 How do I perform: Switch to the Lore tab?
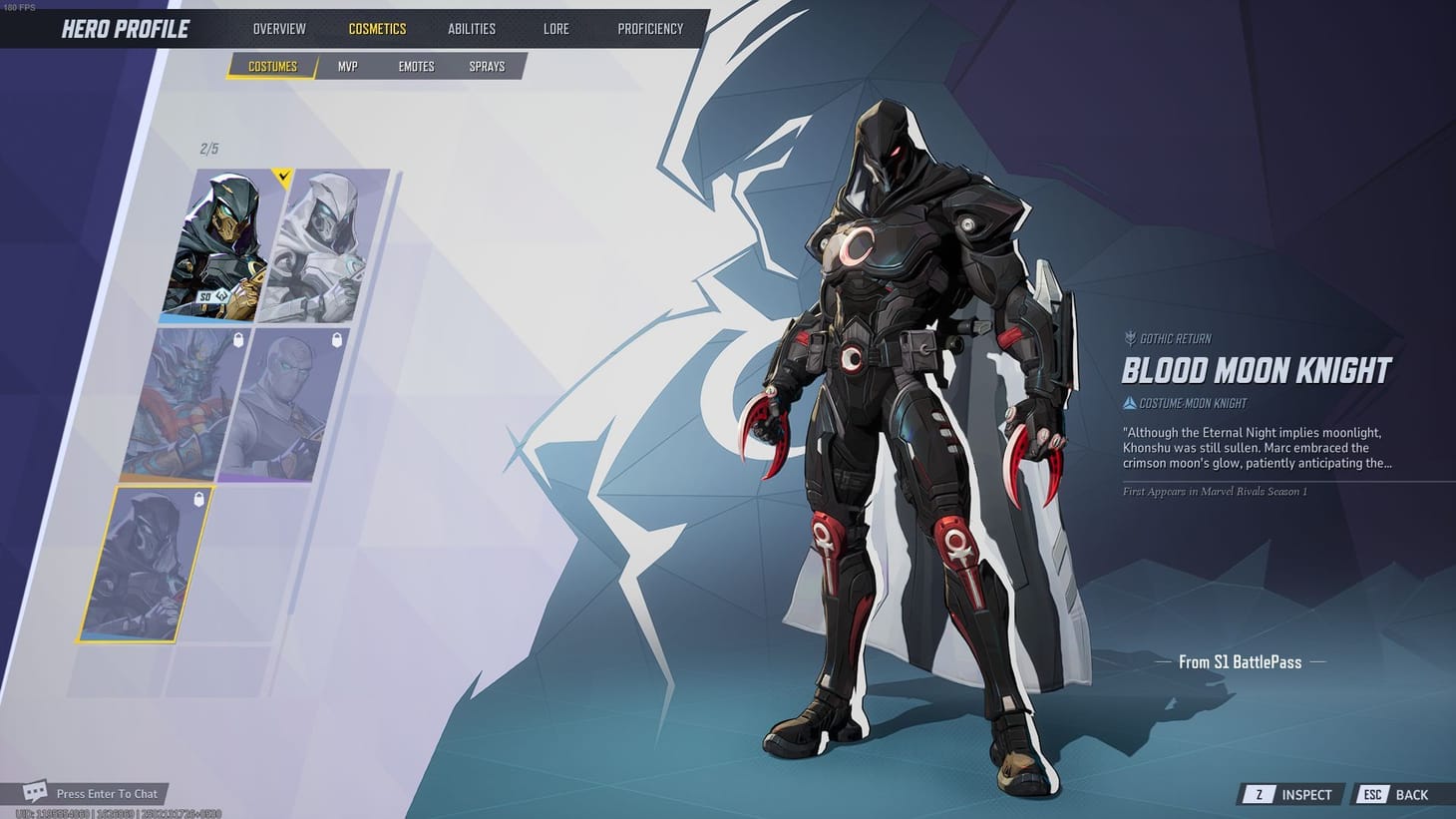555,28
